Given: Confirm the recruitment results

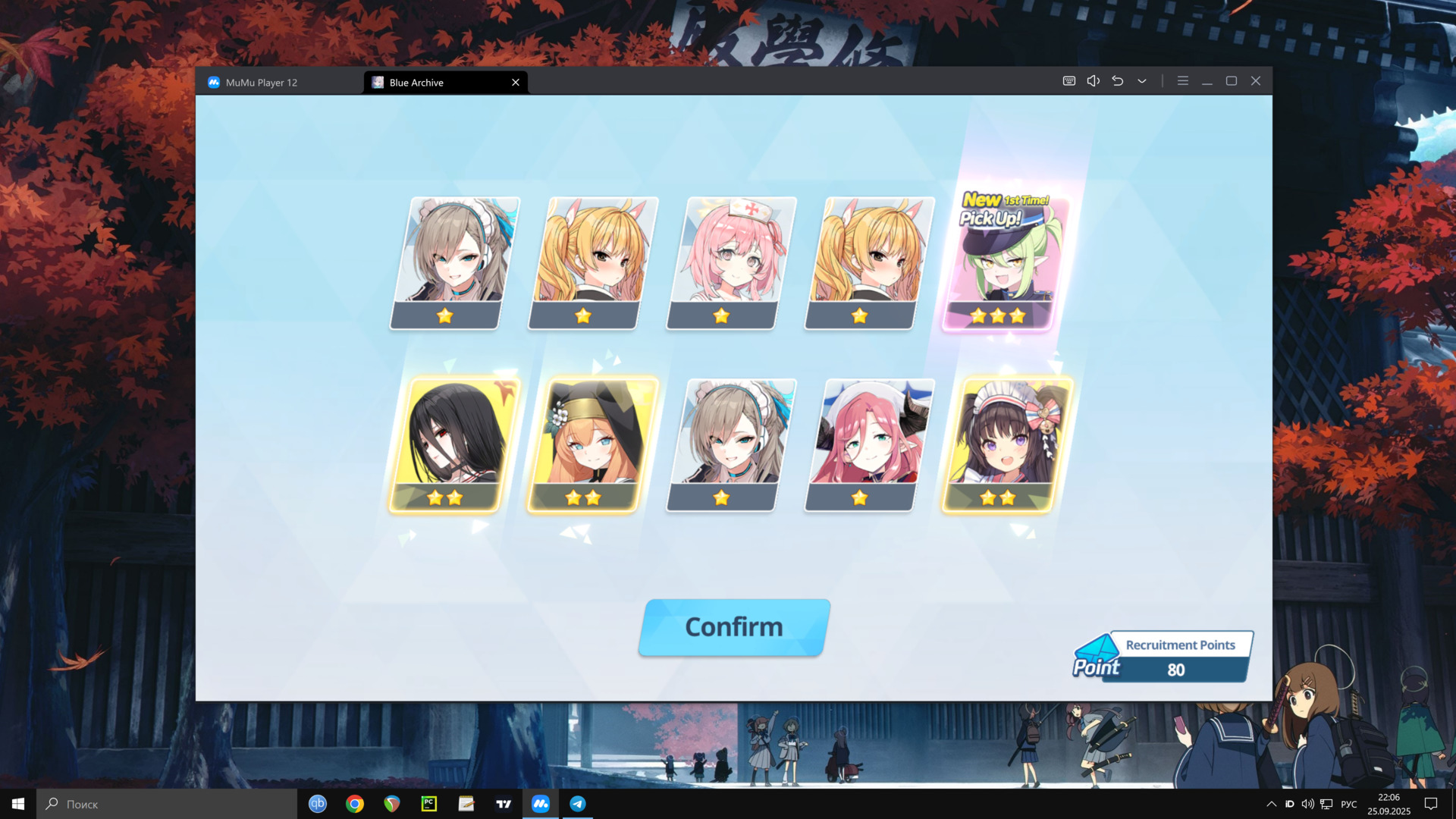Looking at the screenshot, I should pos(733,627).
